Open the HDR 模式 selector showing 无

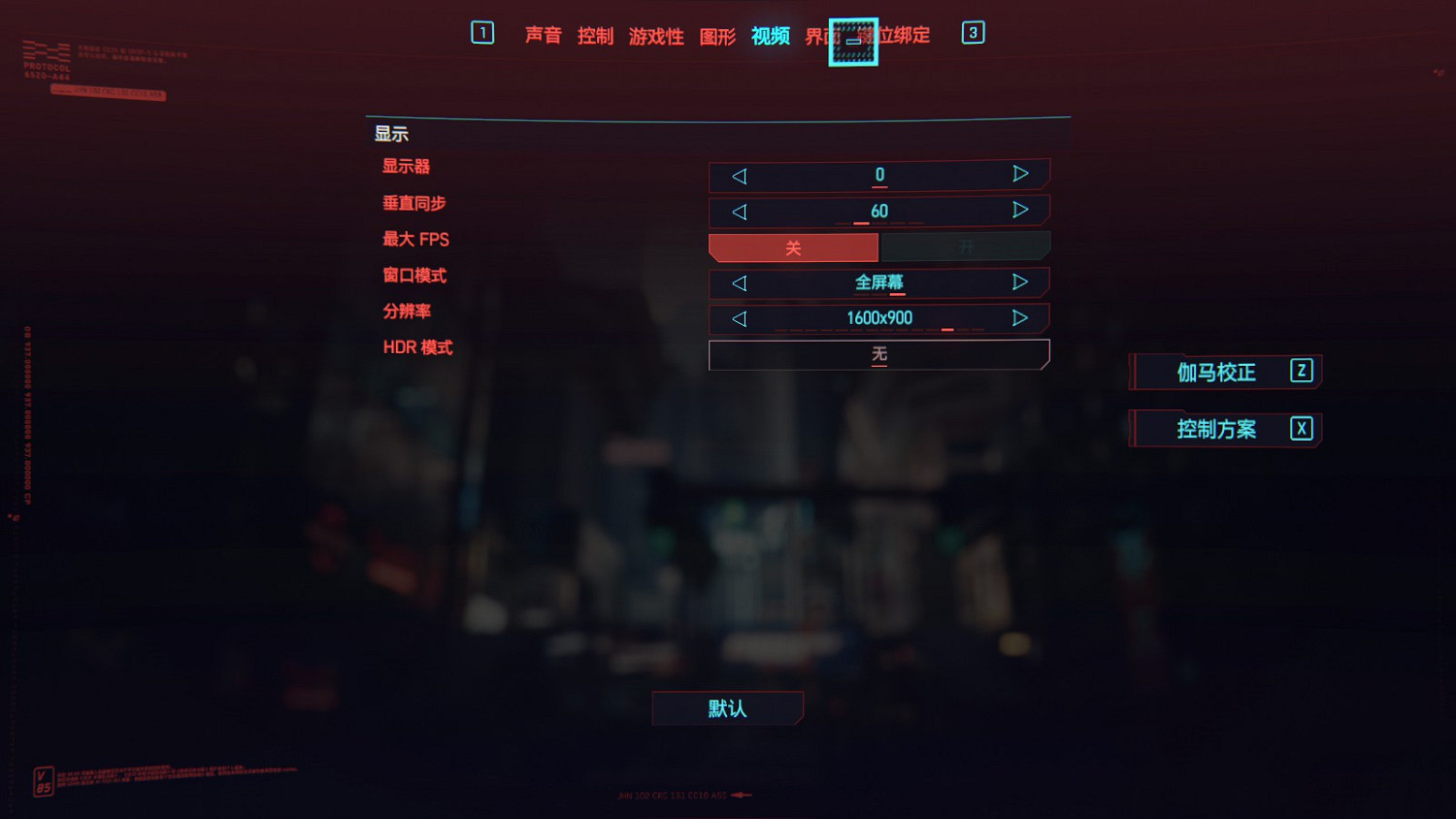pos(878,355)
